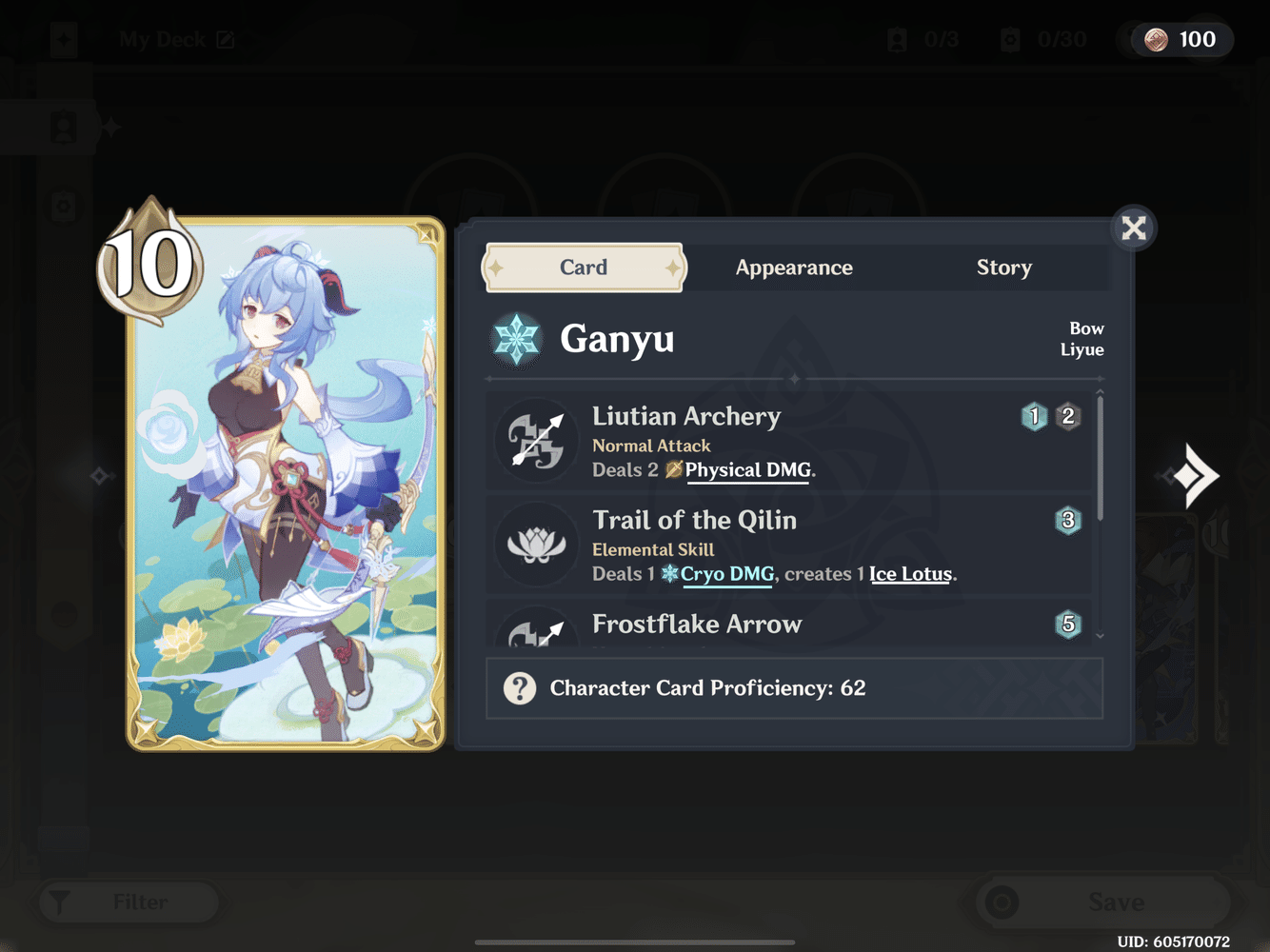Open the Physical DMG link

pyautogui.click(x=747, y=469)
